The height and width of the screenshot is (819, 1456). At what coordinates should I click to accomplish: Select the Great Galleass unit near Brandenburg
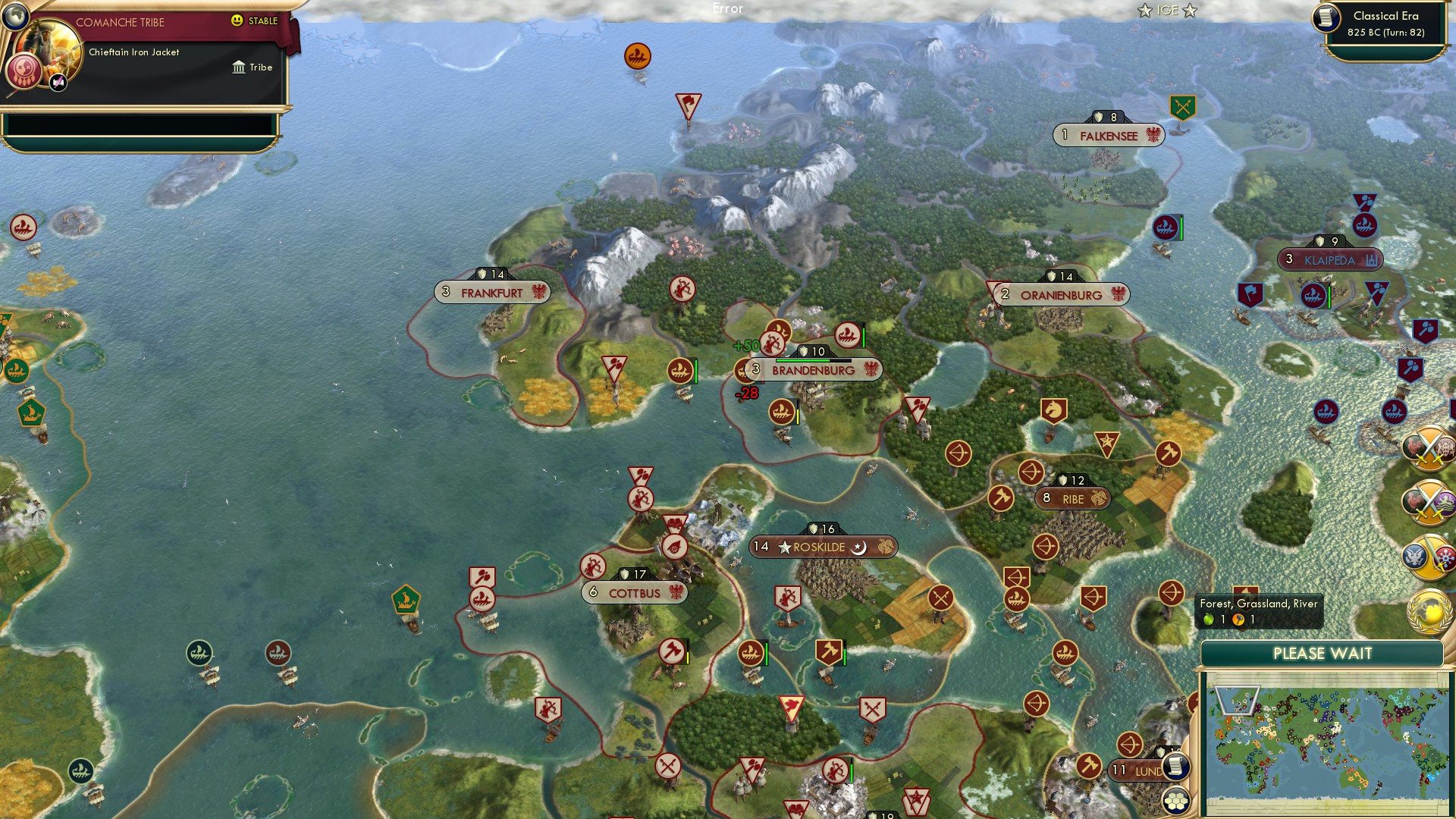click(847, 334)
